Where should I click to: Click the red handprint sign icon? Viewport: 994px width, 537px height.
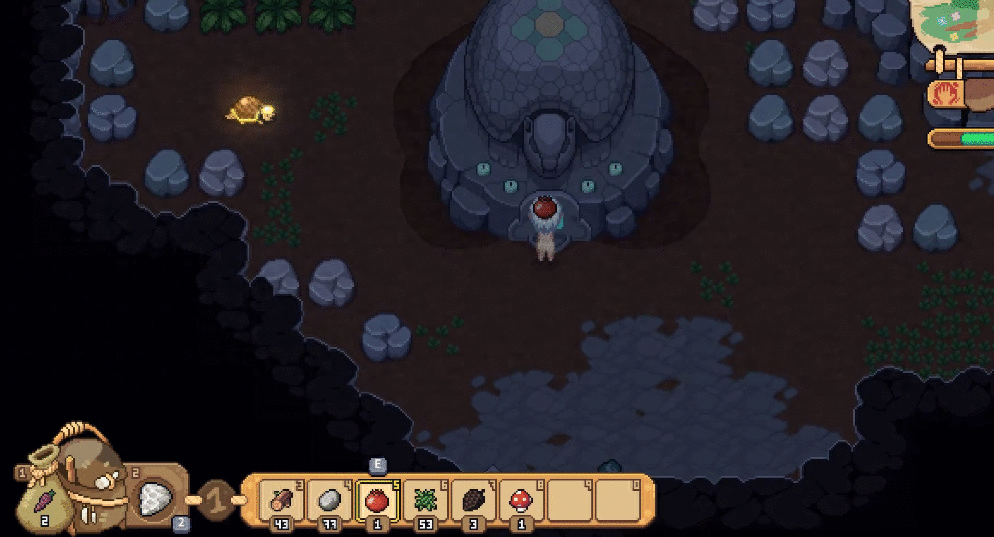pyautogui.click(x=947, y=94)
